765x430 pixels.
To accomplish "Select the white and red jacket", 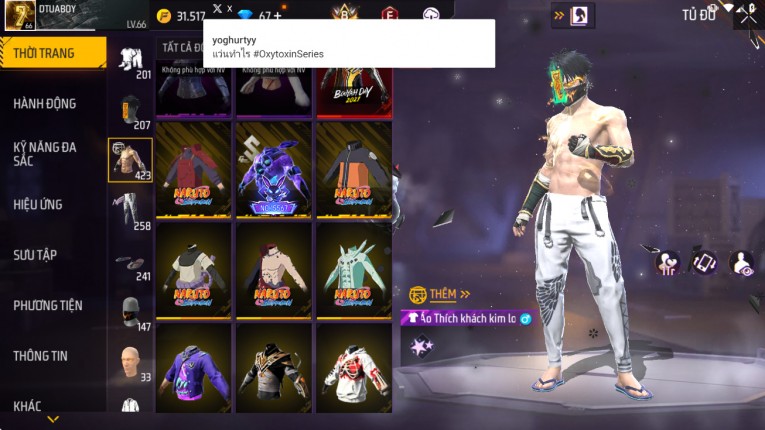I will [354, 366].
